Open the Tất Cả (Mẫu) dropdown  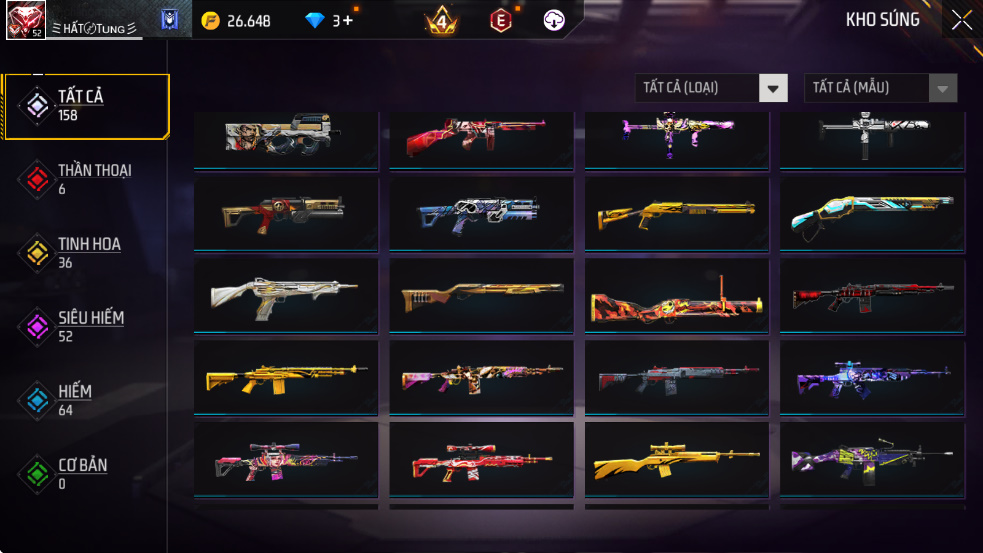click(x=880, y=88)
